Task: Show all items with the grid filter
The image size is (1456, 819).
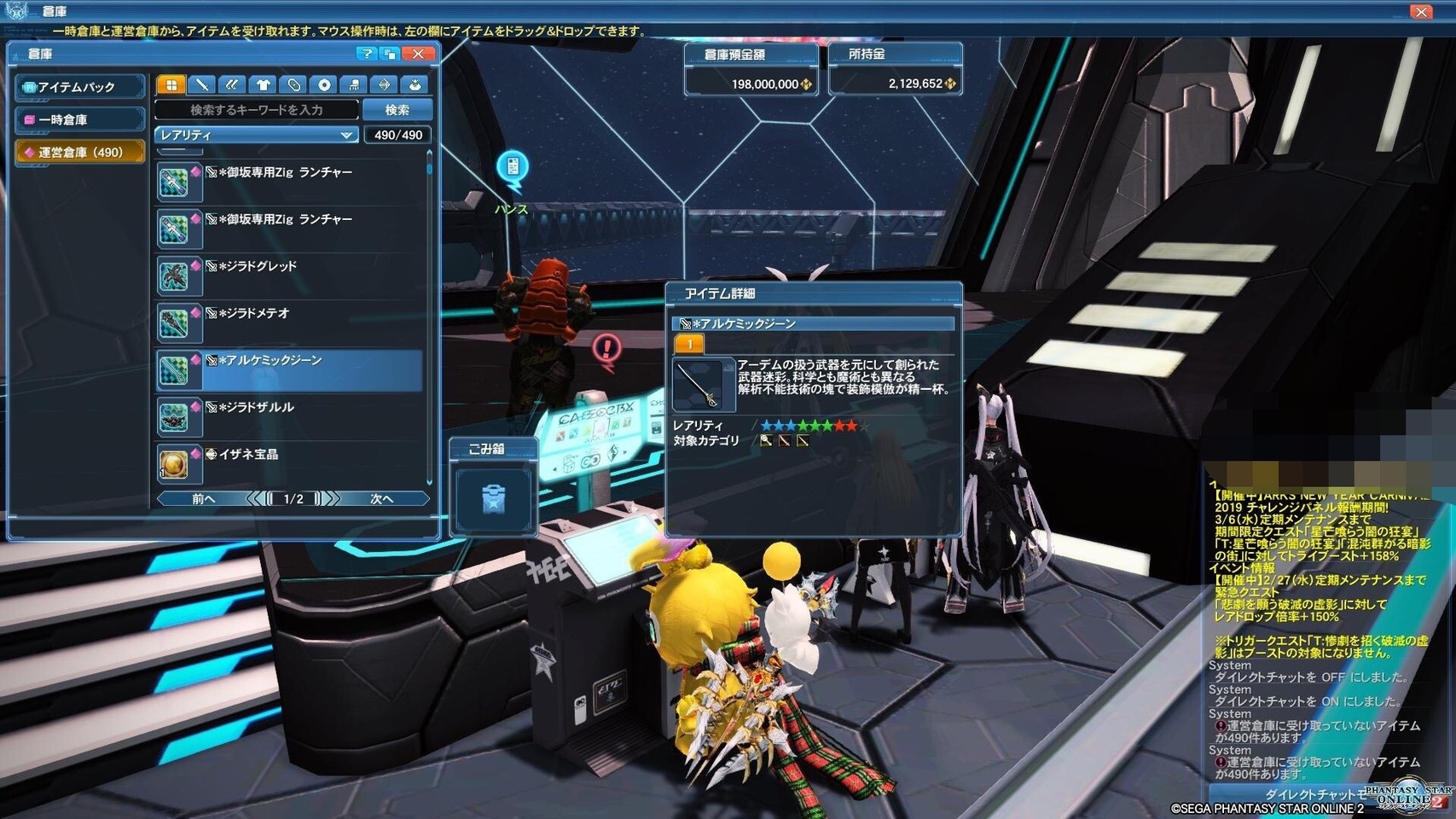Action: [x=171, y=84]
